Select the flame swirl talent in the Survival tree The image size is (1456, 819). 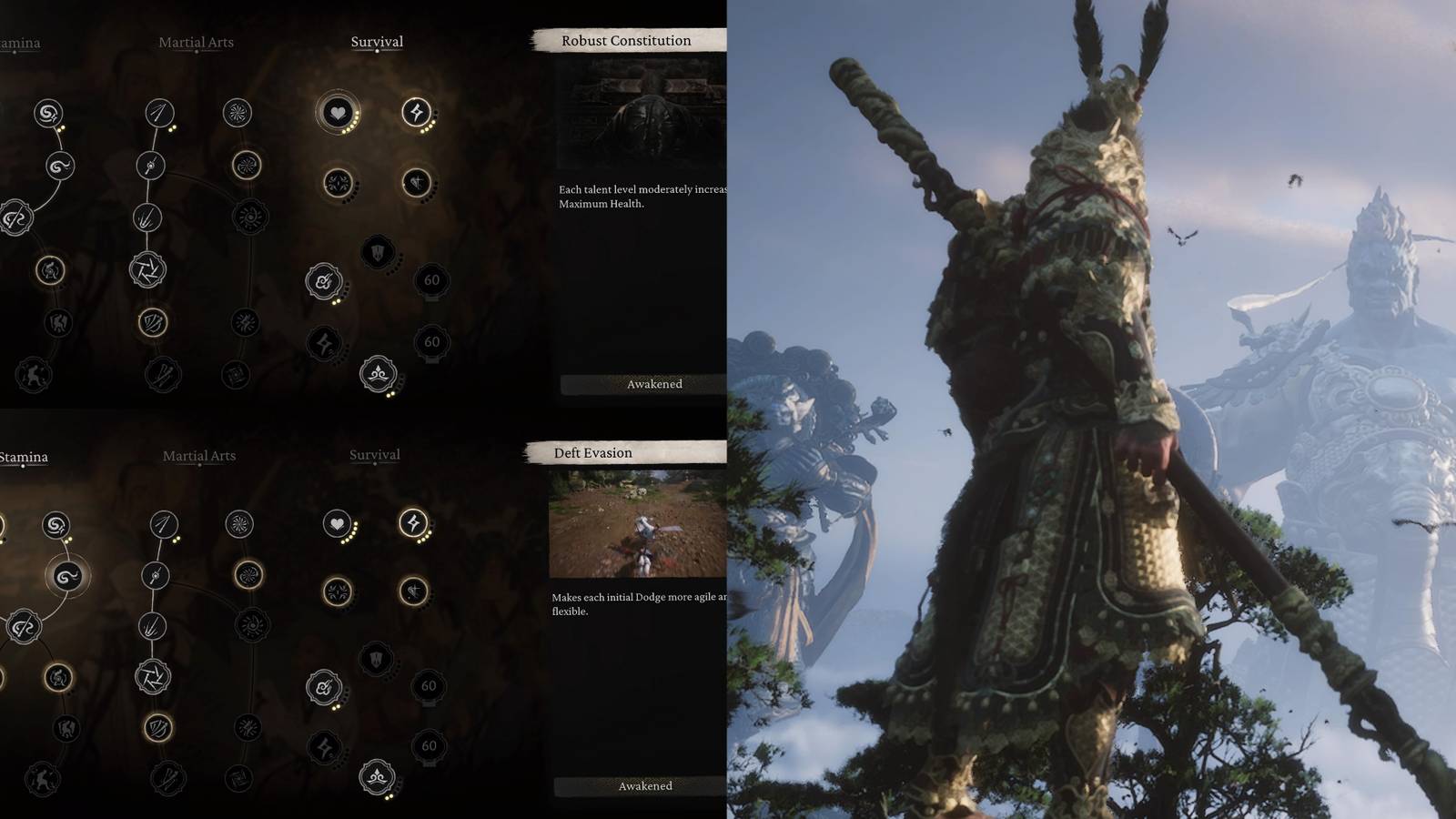point(324,282)
